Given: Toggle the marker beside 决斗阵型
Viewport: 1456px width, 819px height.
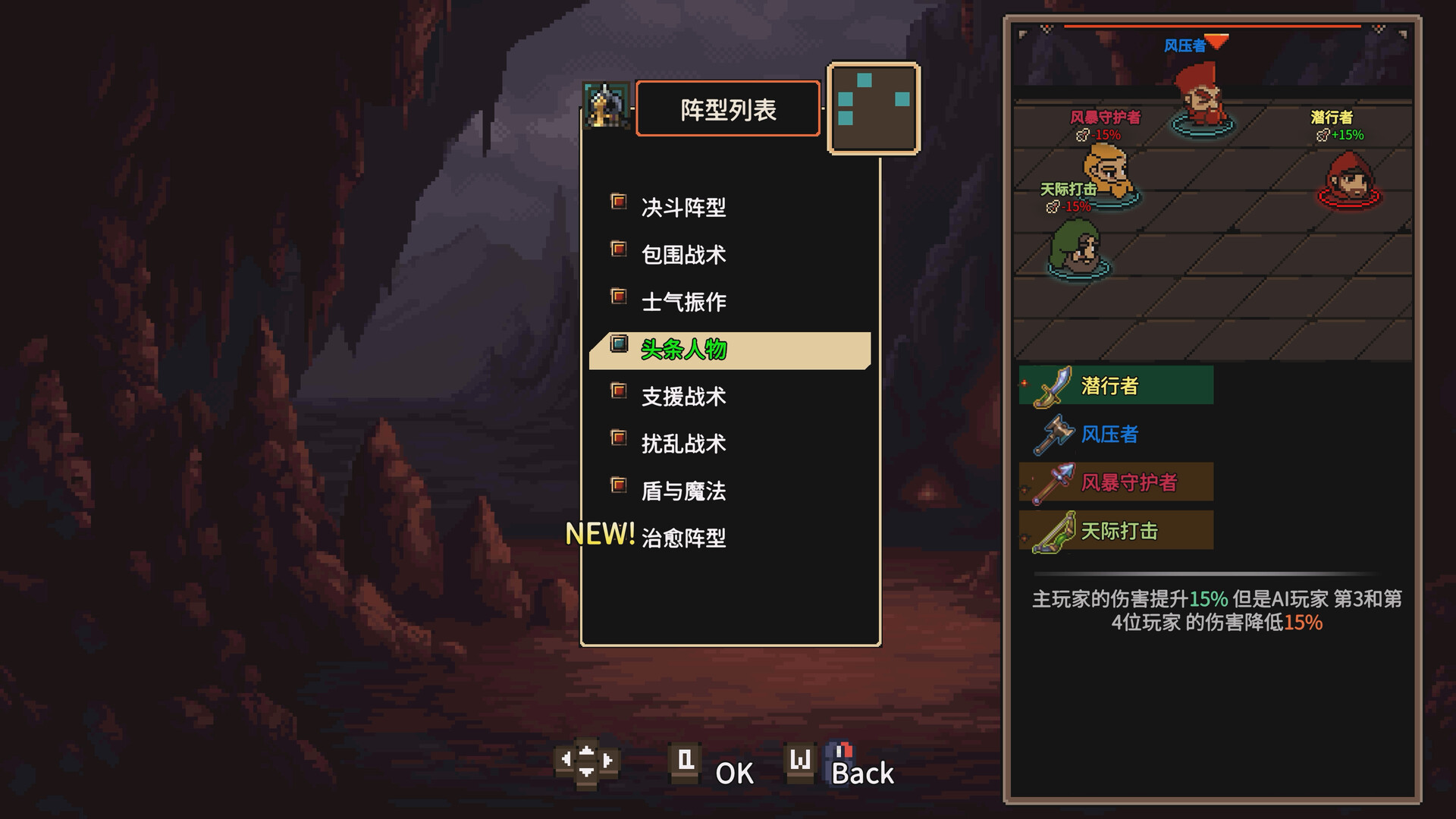Looking at the screenshot, I should pos(619,201).
